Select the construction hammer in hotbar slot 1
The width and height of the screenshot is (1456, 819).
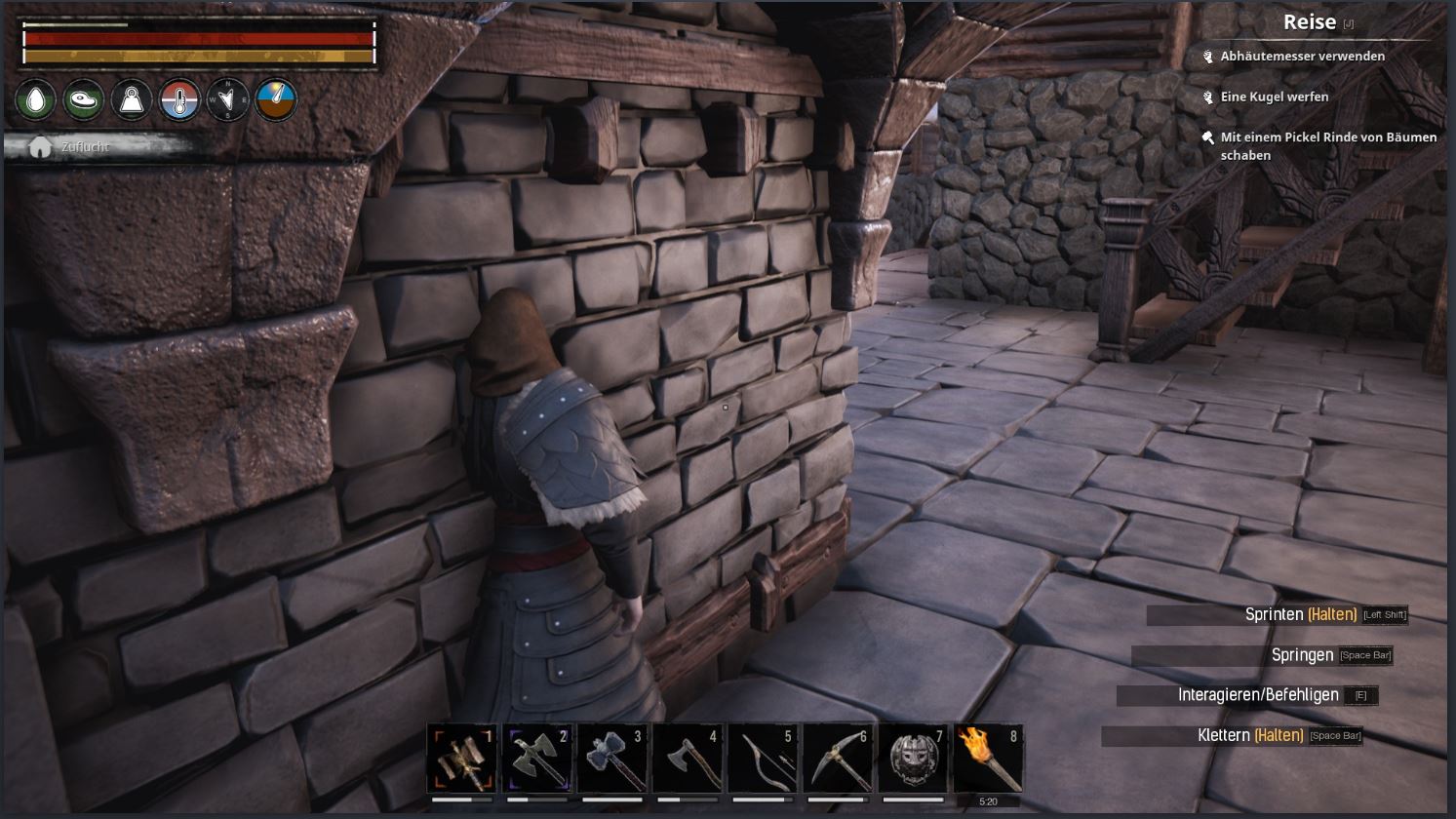pos(462,759)
